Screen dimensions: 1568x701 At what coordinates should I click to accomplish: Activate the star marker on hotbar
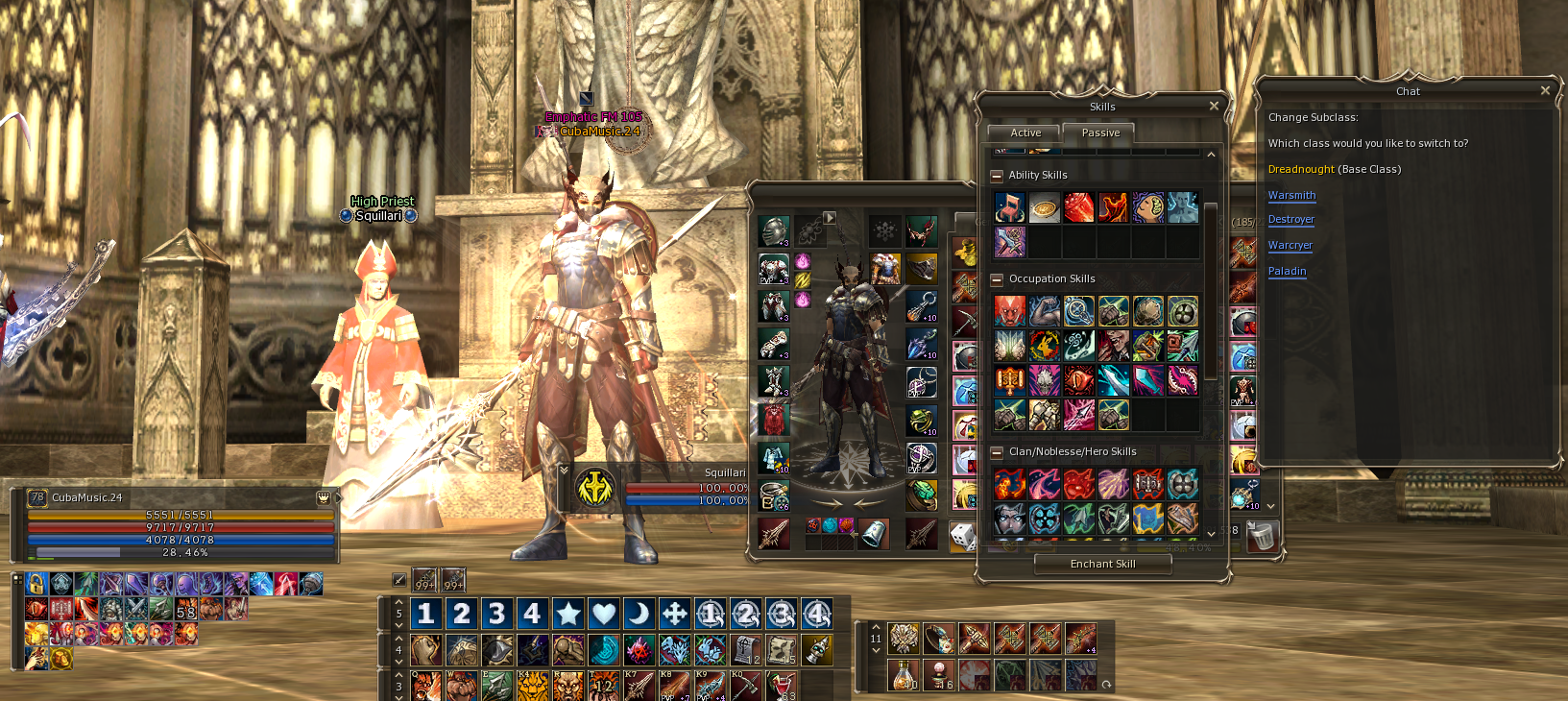(567, 614)
